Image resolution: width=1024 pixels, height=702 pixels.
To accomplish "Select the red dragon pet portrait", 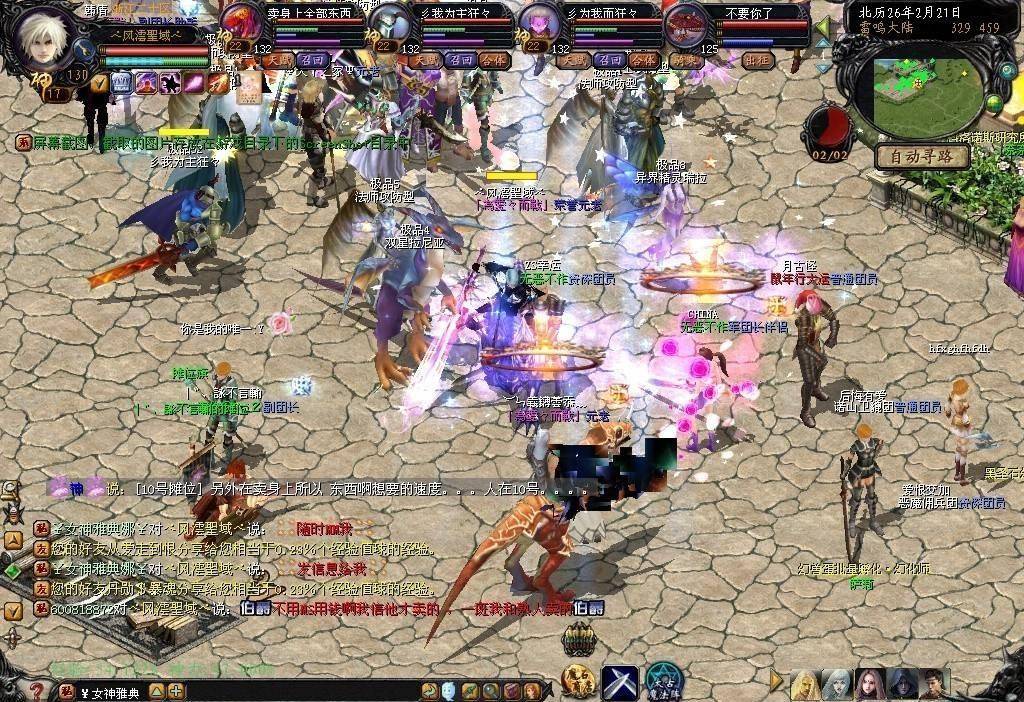I will pyautogui.click(x=241, y=23).
